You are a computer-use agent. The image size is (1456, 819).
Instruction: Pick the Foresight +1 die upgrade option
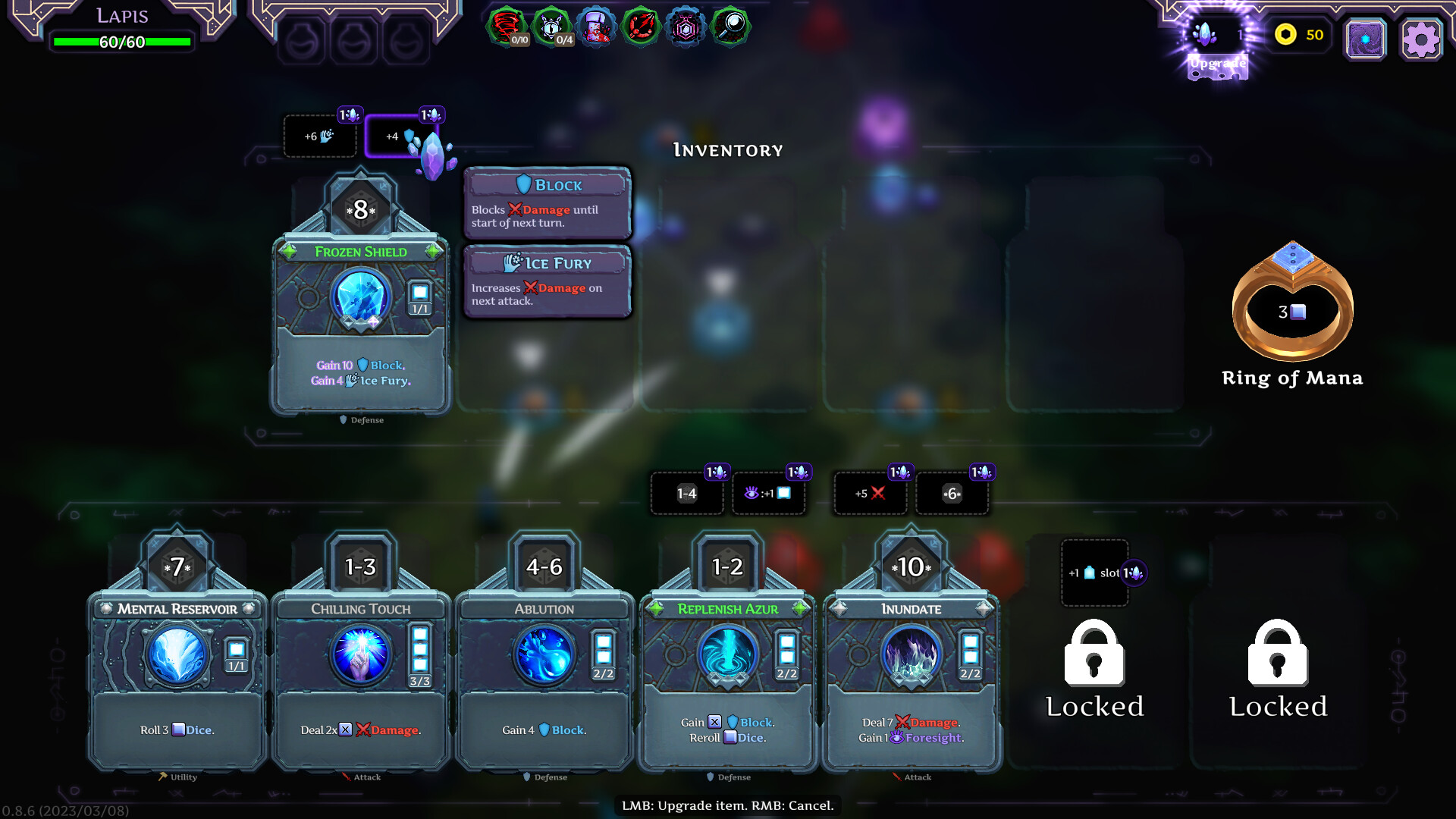[768, 493]
